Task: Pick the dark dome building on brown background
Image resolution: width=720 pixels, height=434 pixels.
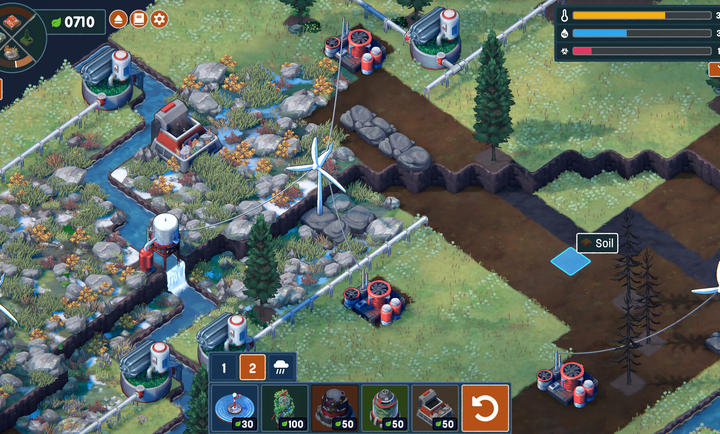Action: pos(335,409)
